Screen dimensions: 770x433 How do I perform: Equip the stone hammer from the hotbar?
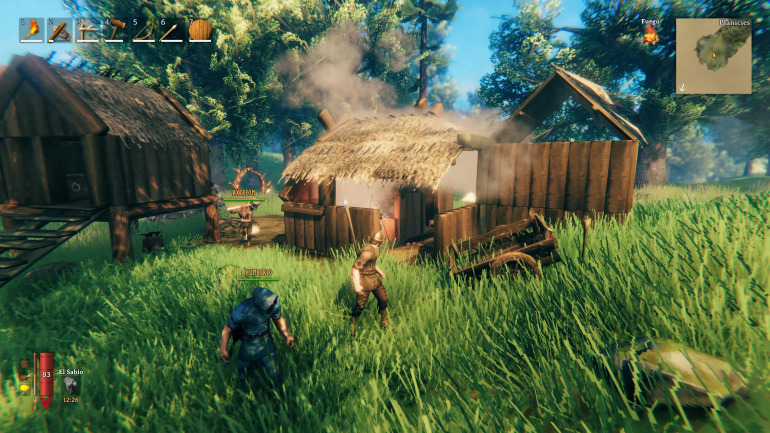60,31
